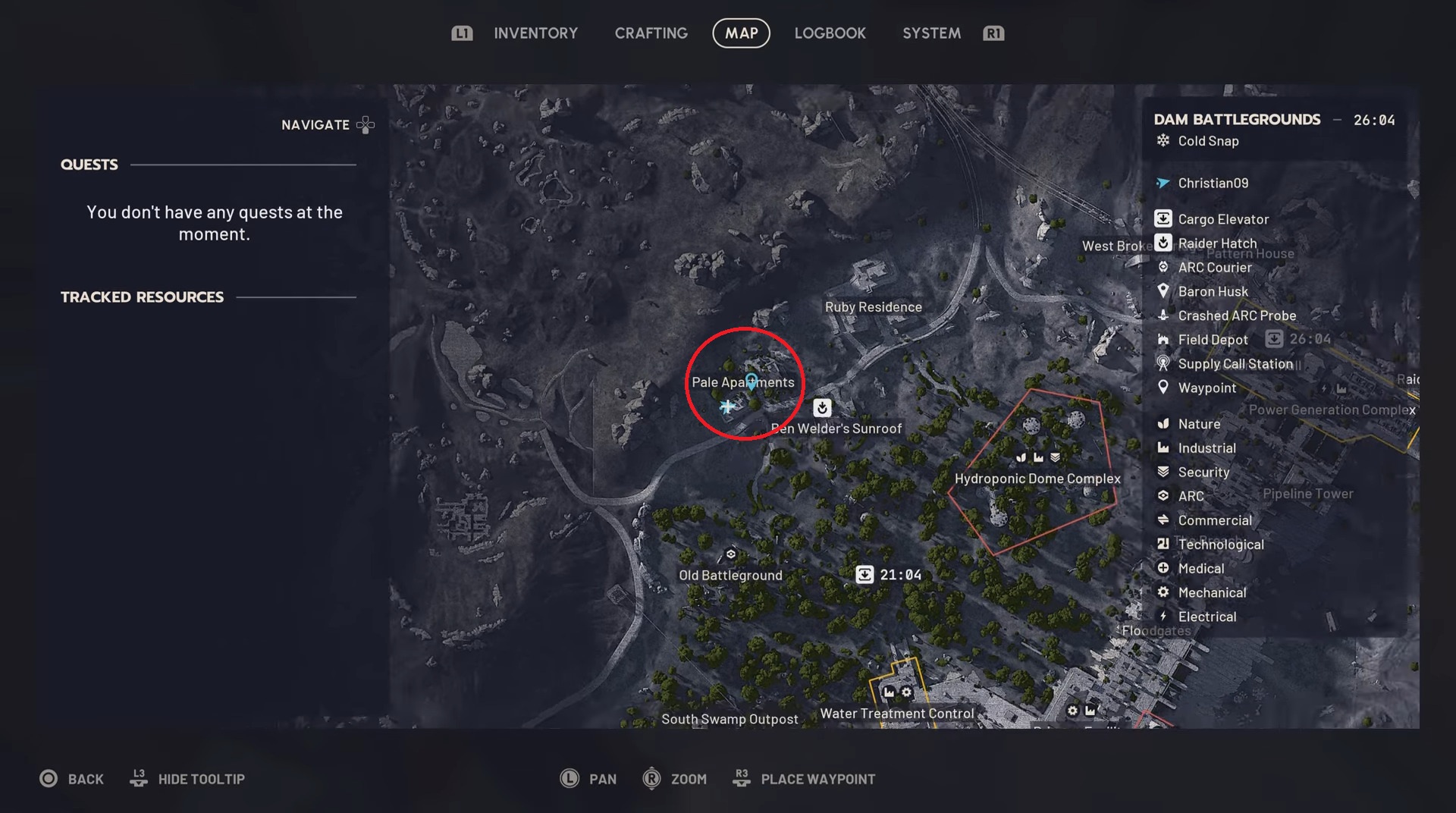Select the Supply Call Station icon
The height and width of the screenshot is (813, 1456).
click(x=1164, y=364)
